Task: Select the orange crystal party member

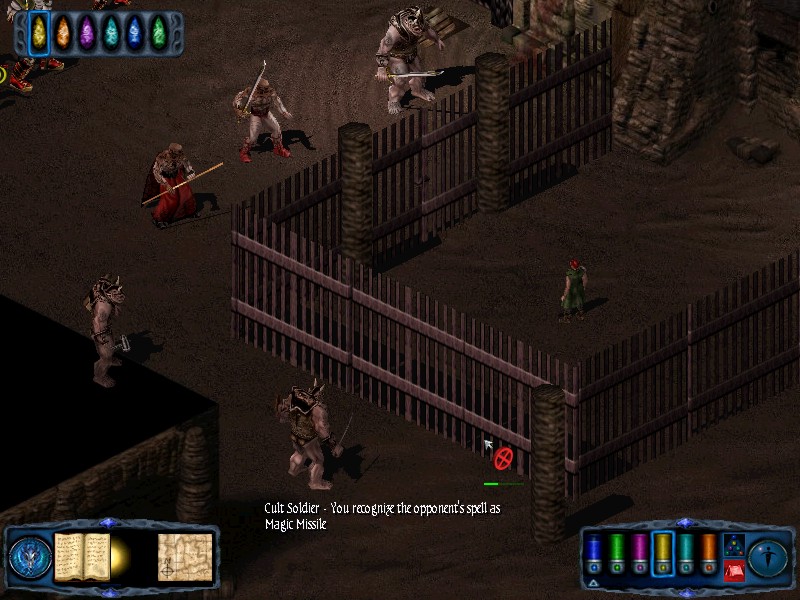Action: 63,33
